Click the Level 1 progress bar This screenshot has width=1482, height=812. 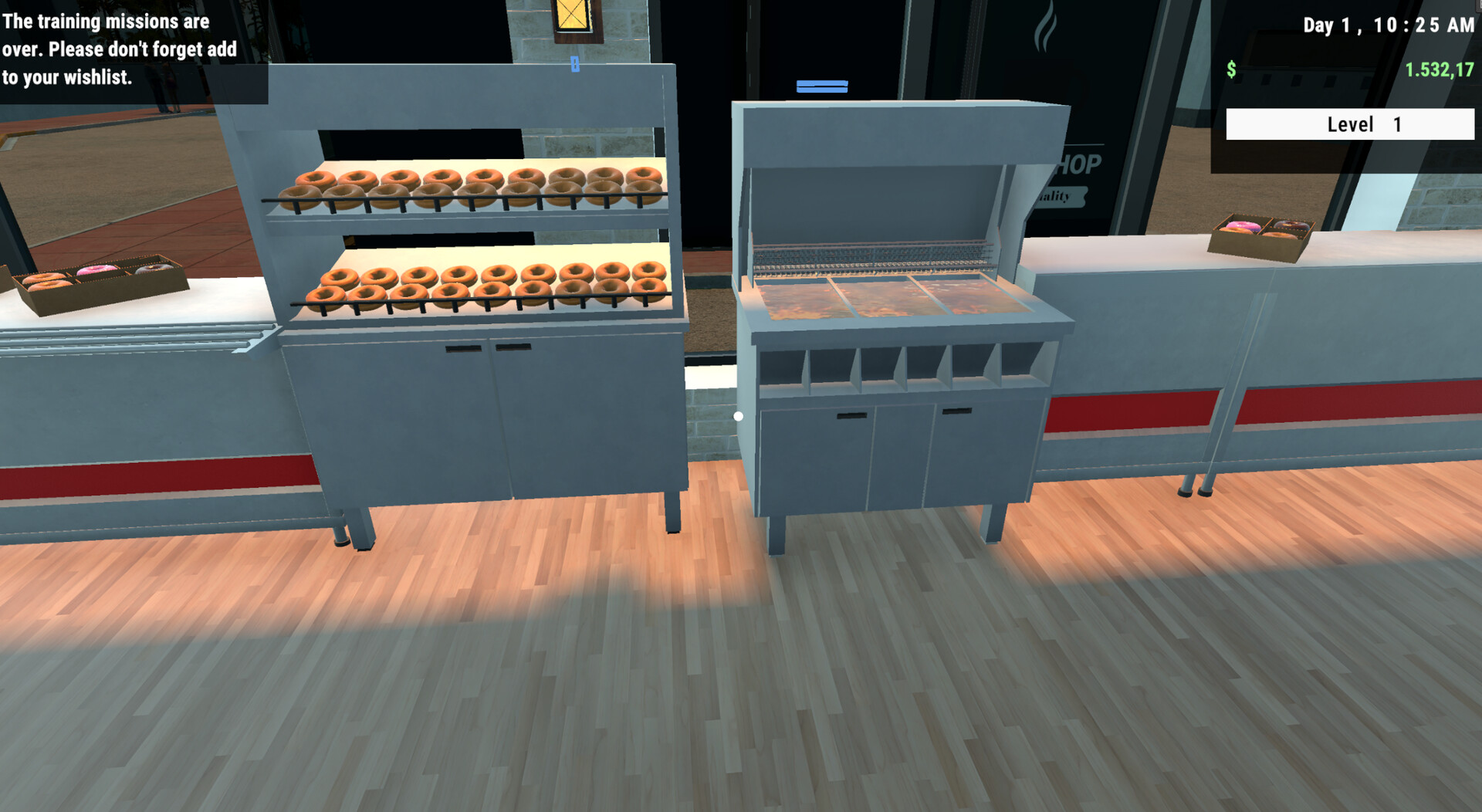(x=1348, y=123)
